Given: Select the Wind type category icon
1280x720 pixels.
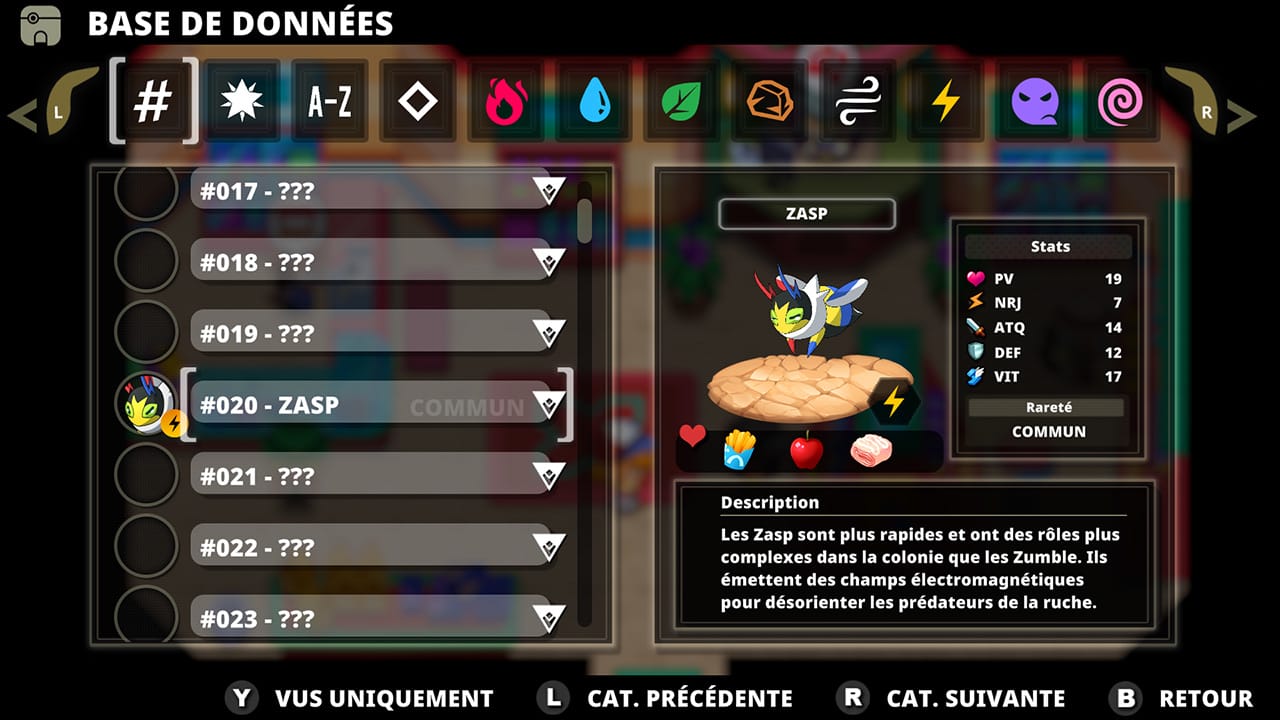Looking at the screenshot, I should tap(857, 101).
